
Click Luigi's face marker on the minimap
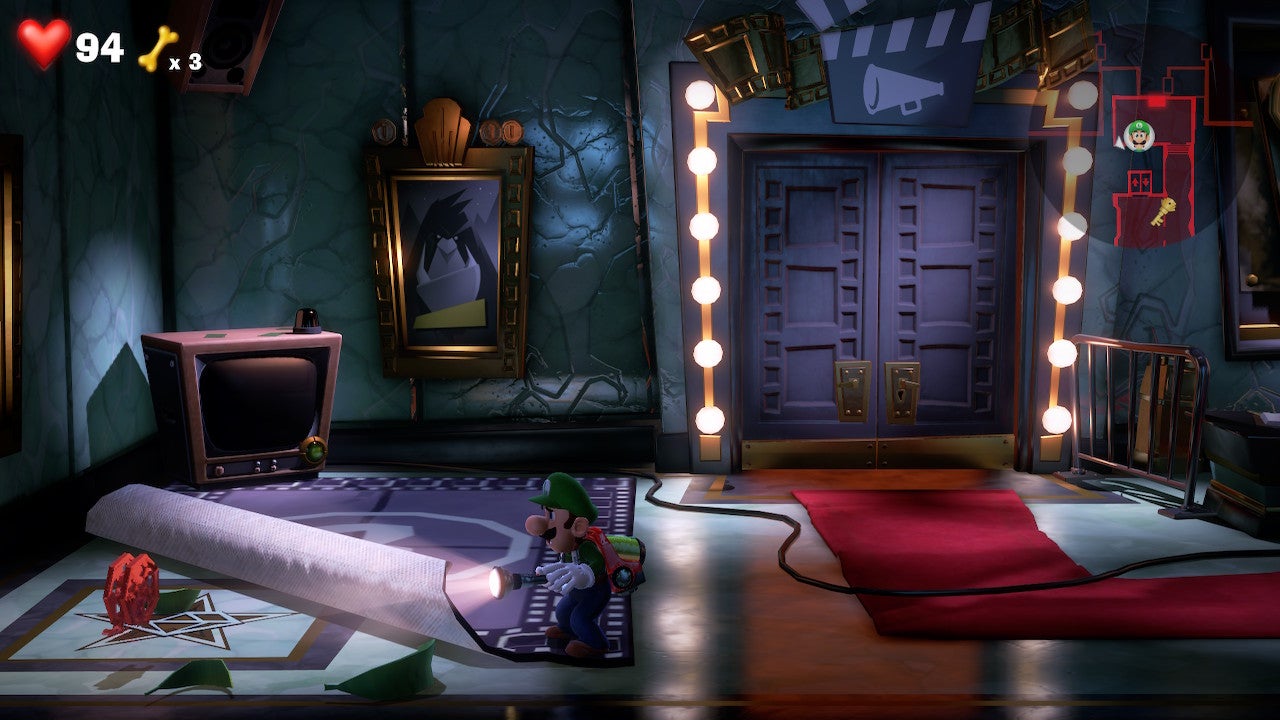point(1140,134)
